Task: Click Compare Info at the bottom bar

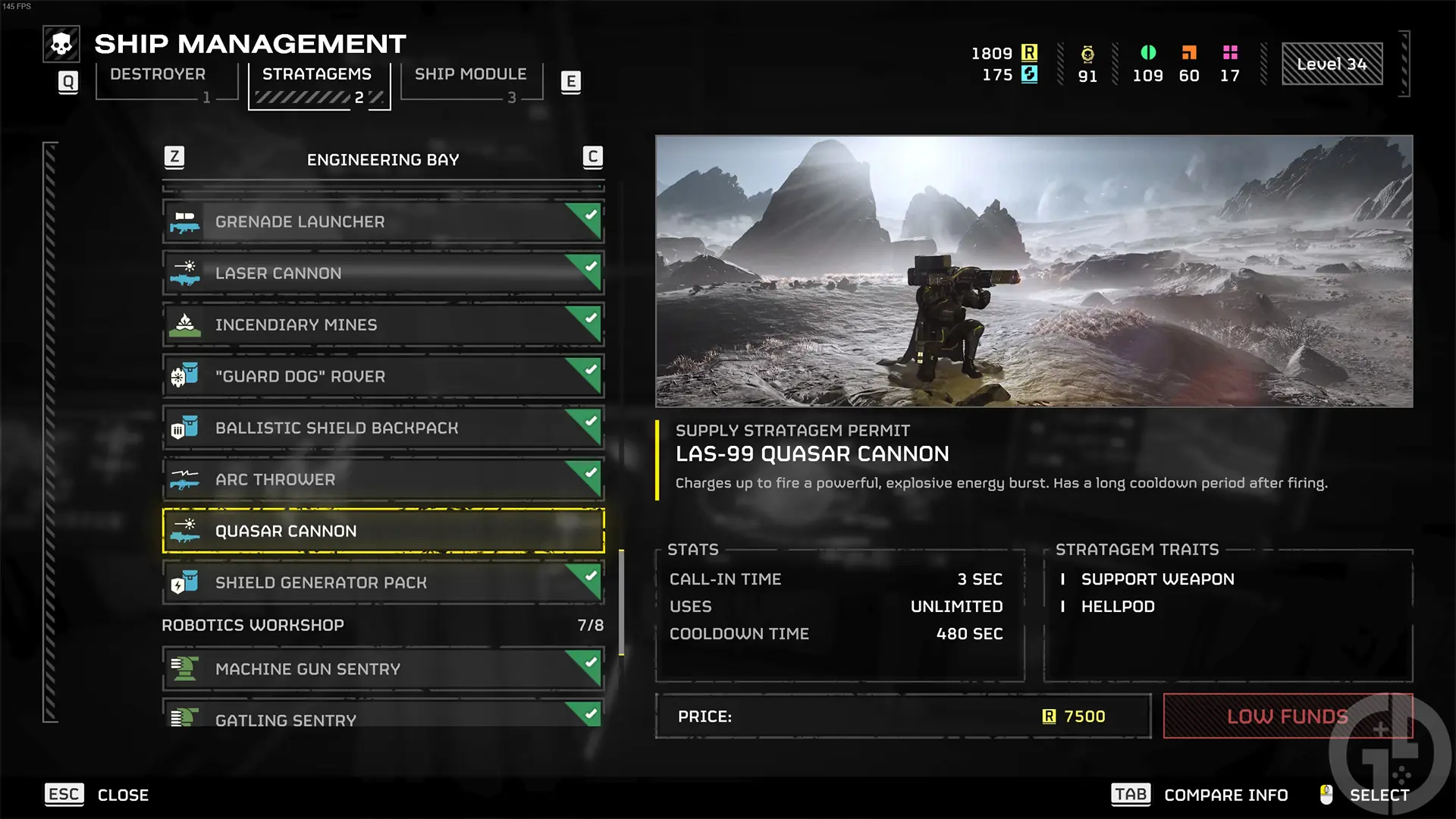Action: click(1225, 795)
